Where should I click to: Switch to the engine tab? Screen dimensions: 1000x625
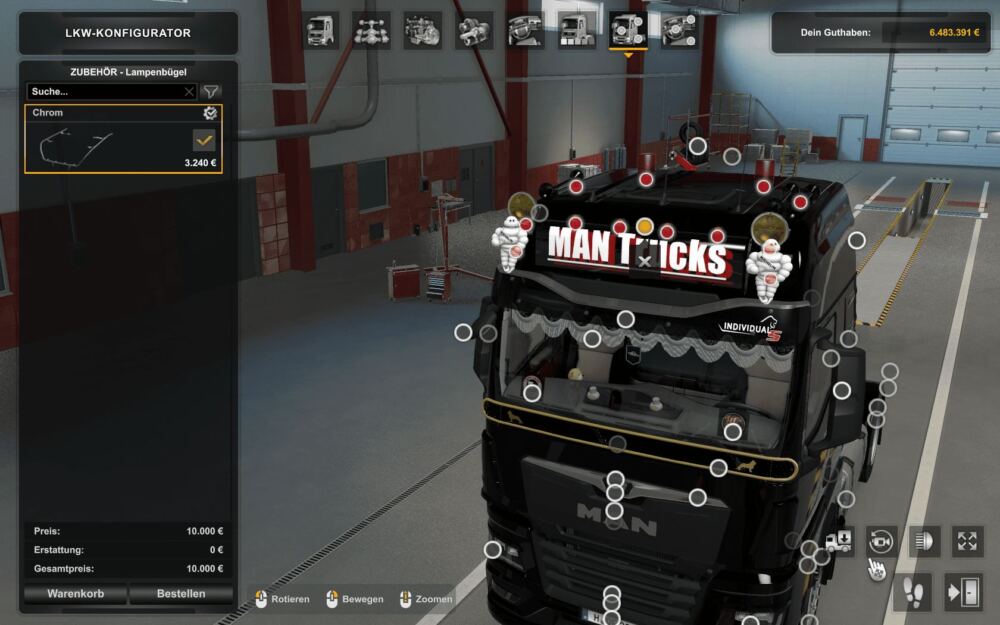click(x=423, y=30)
